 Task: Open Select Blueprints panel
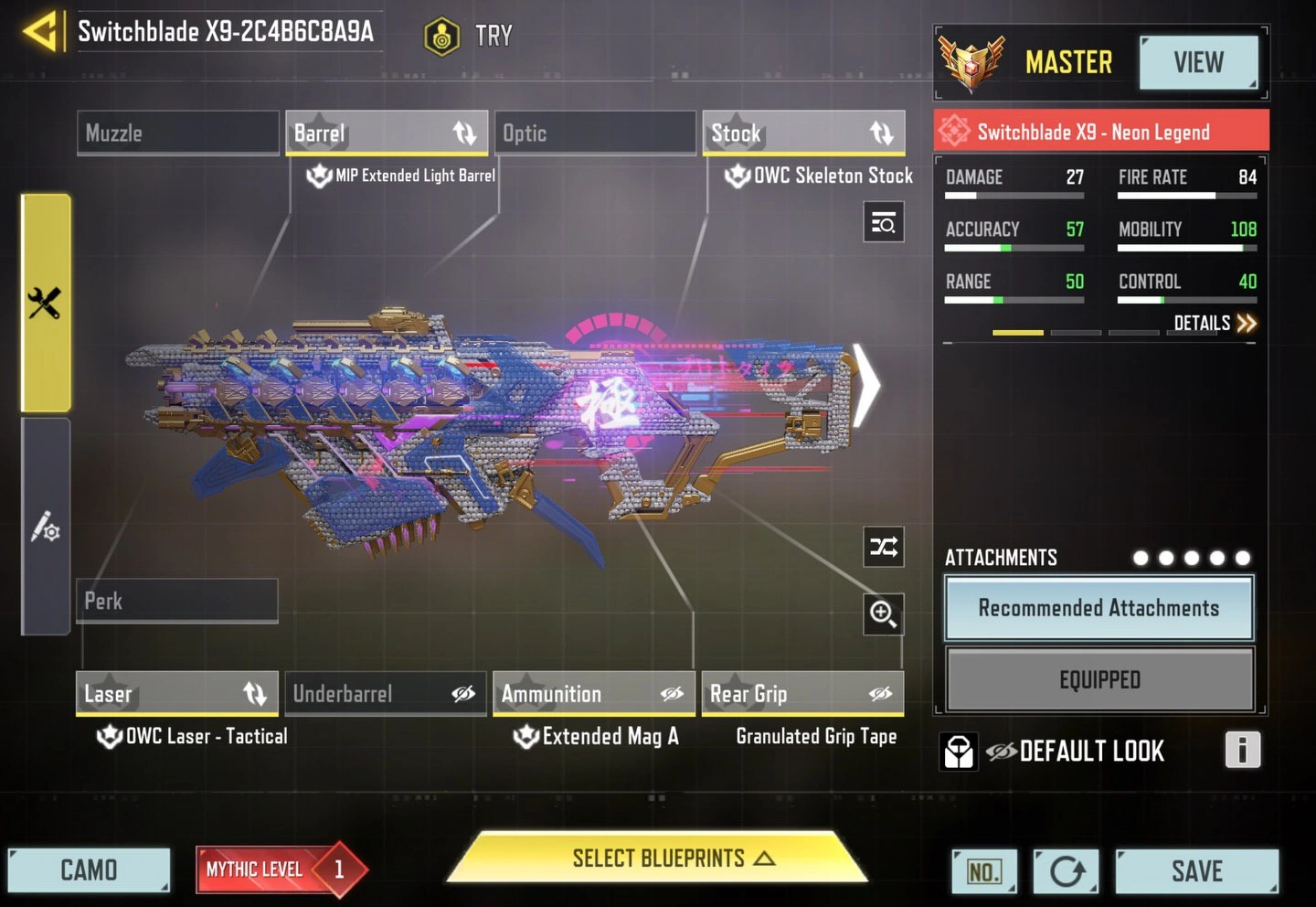(x=658, y=859)
